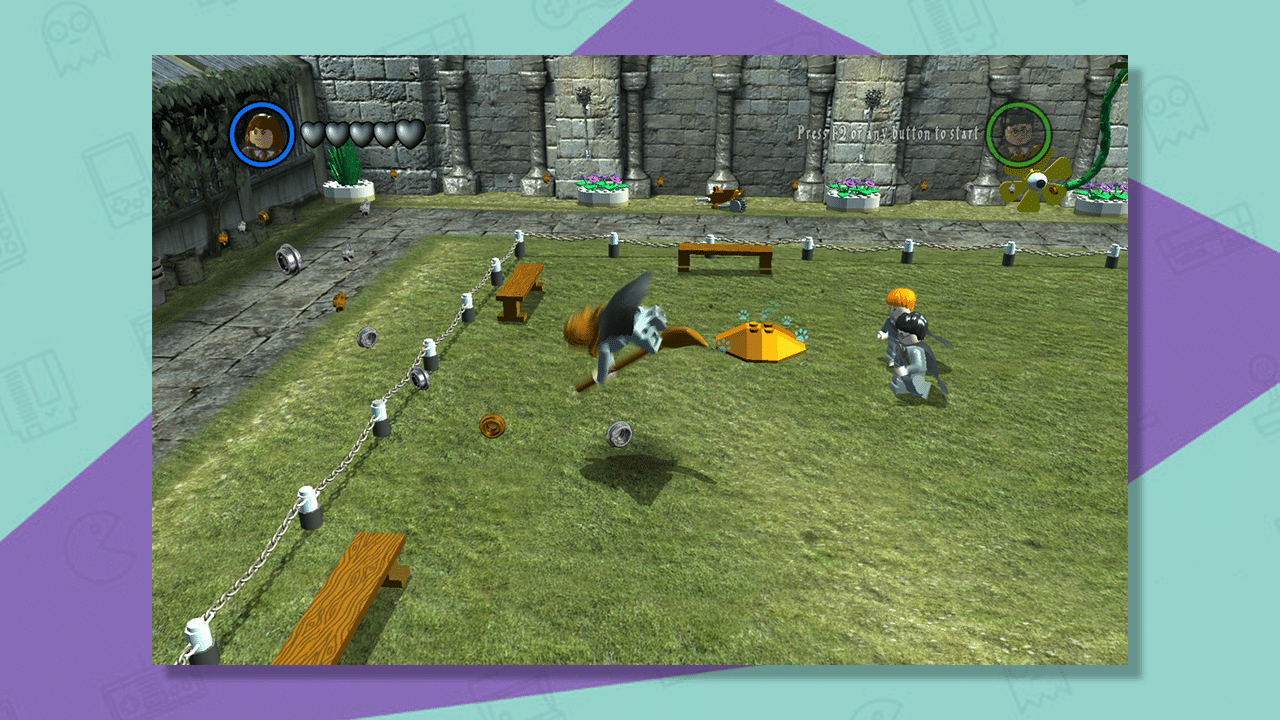Screen dimensions: 1280x720
Task: Click the first silver heart in health bar
Action: click(315, 131)
